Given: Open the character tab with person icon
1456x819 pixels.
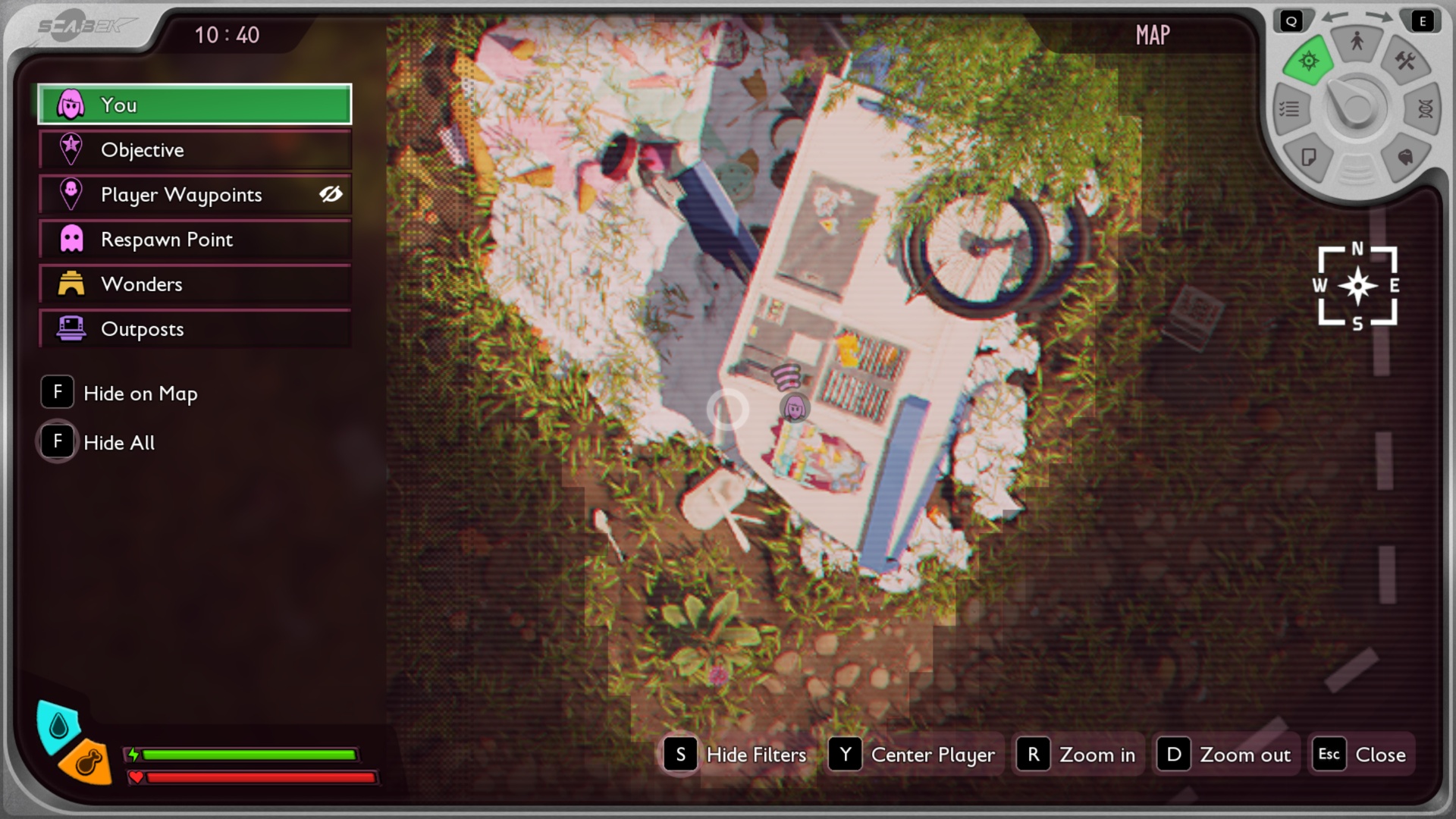Looking at the screenshot, I should (1357, 42).
